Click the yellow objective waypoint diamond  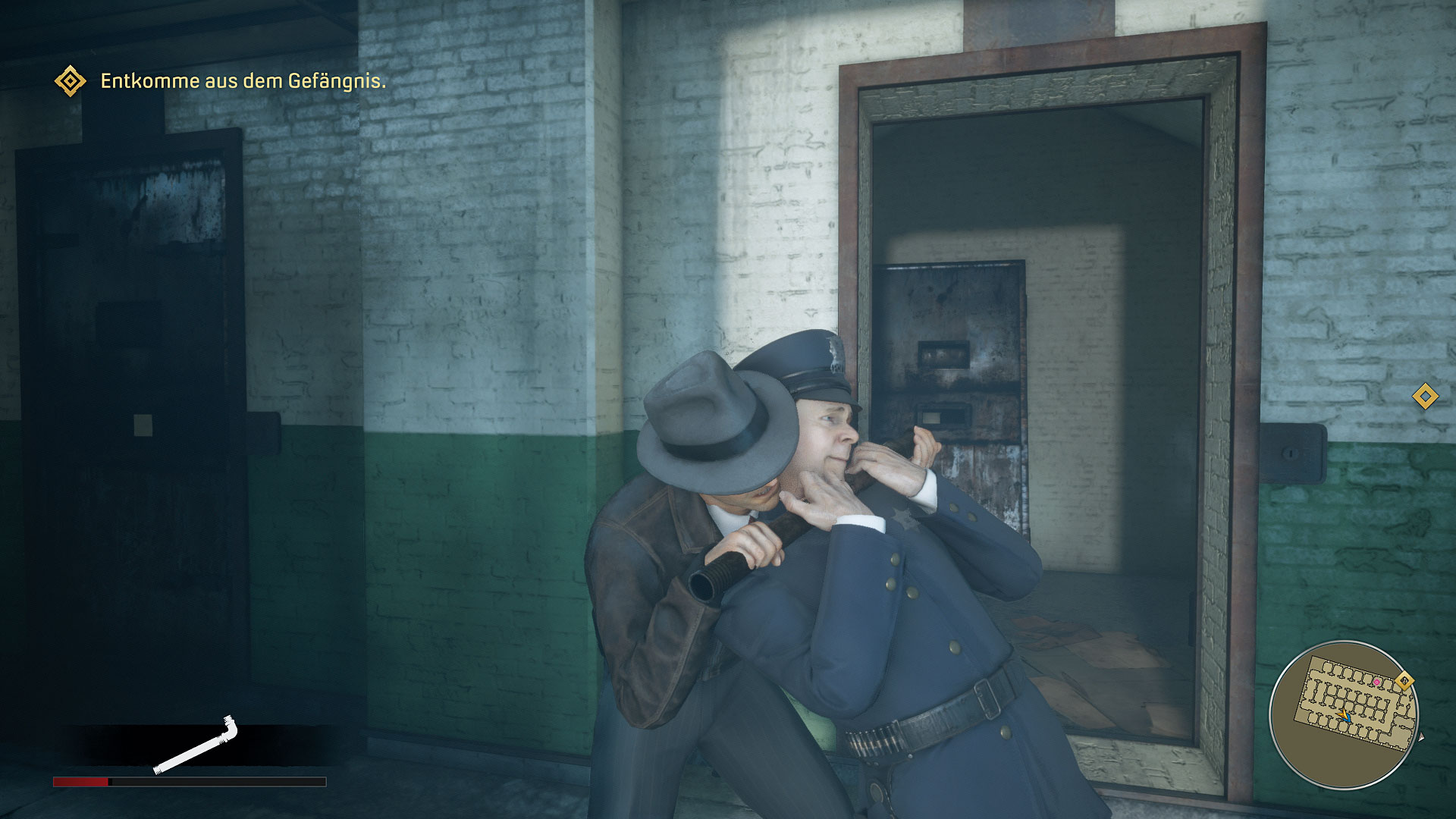pos(1425,396)
